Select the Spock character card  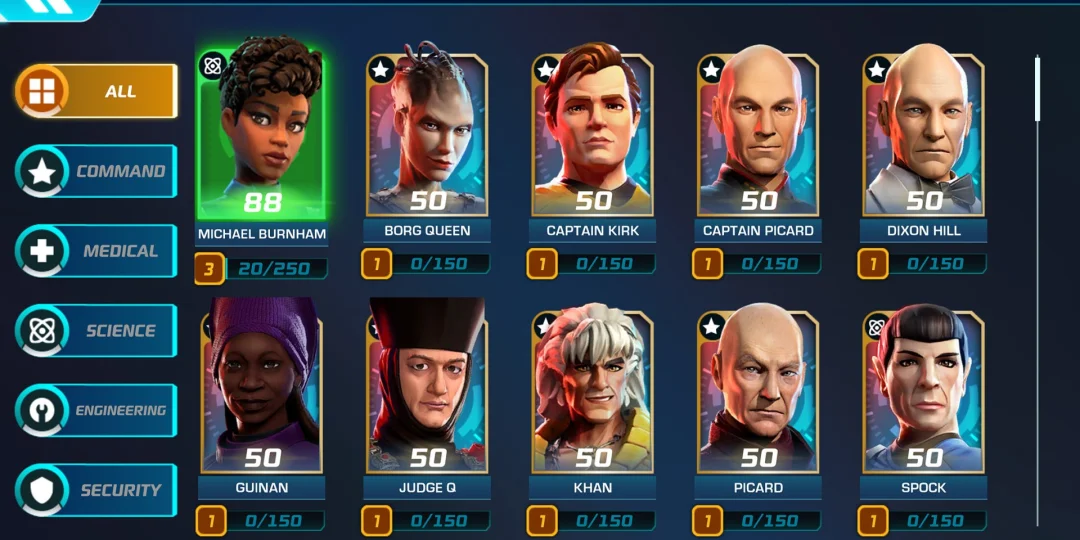(924, 390)
